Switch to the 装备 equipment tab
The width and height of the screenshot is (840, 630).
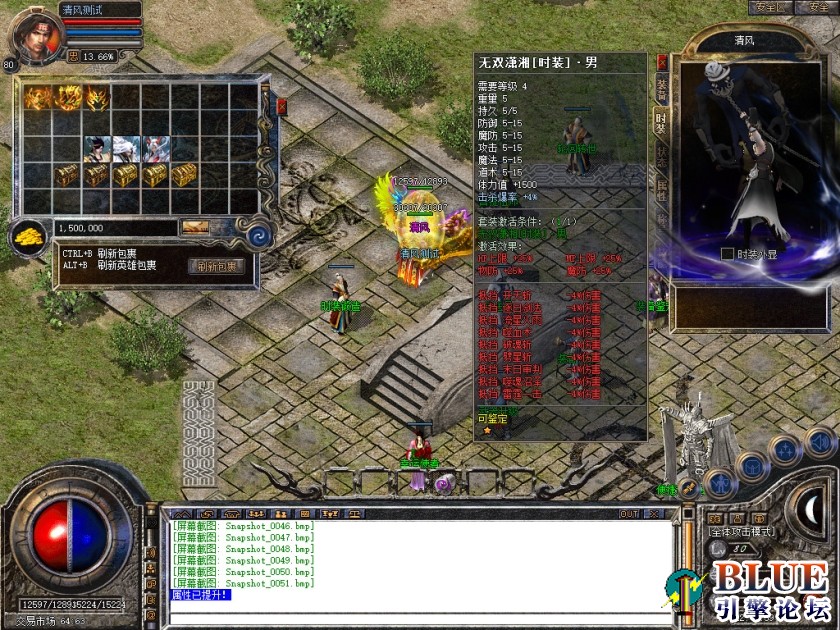click(661, 88)
